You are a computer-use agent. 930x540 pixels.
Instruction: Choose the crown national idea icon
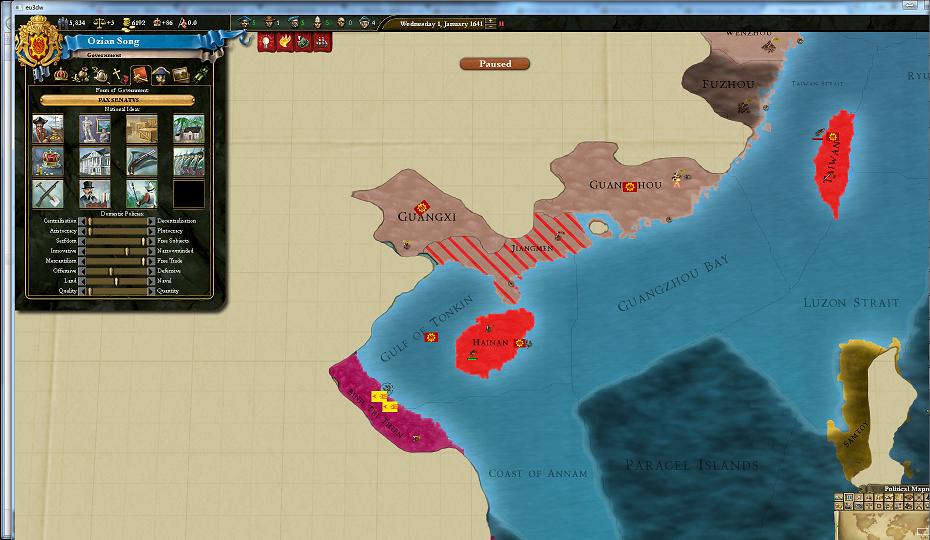coord(48,161)
